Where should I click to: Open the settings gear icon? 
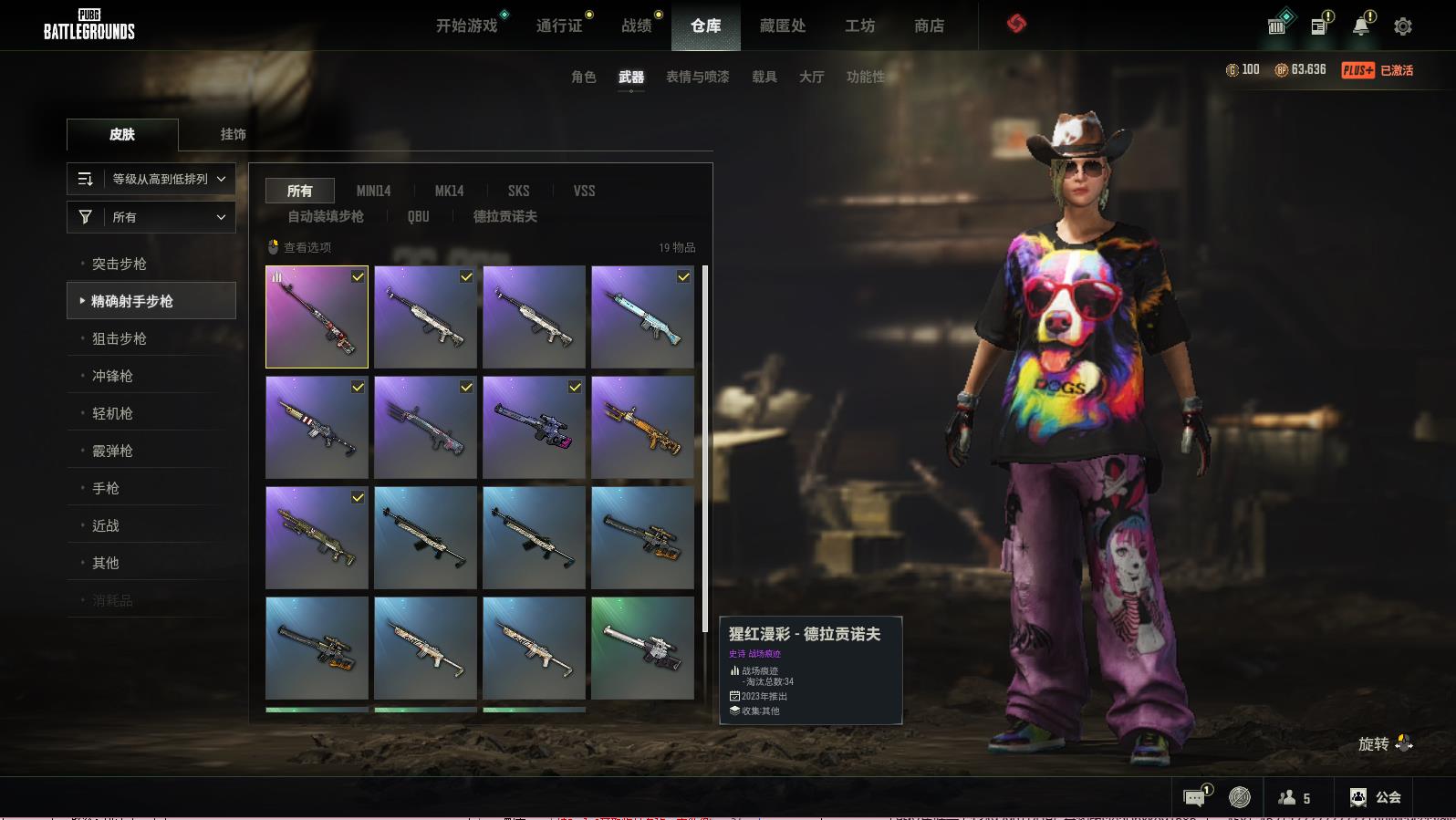coord(1402,26)
